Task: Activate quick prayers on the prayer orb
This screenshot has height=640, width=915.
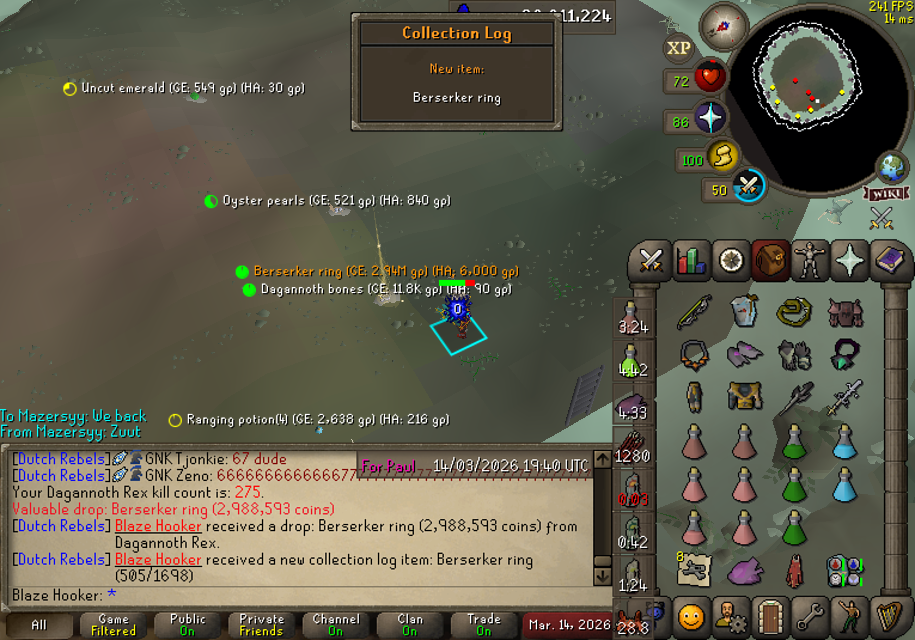Action: click(x=710, y=118)
